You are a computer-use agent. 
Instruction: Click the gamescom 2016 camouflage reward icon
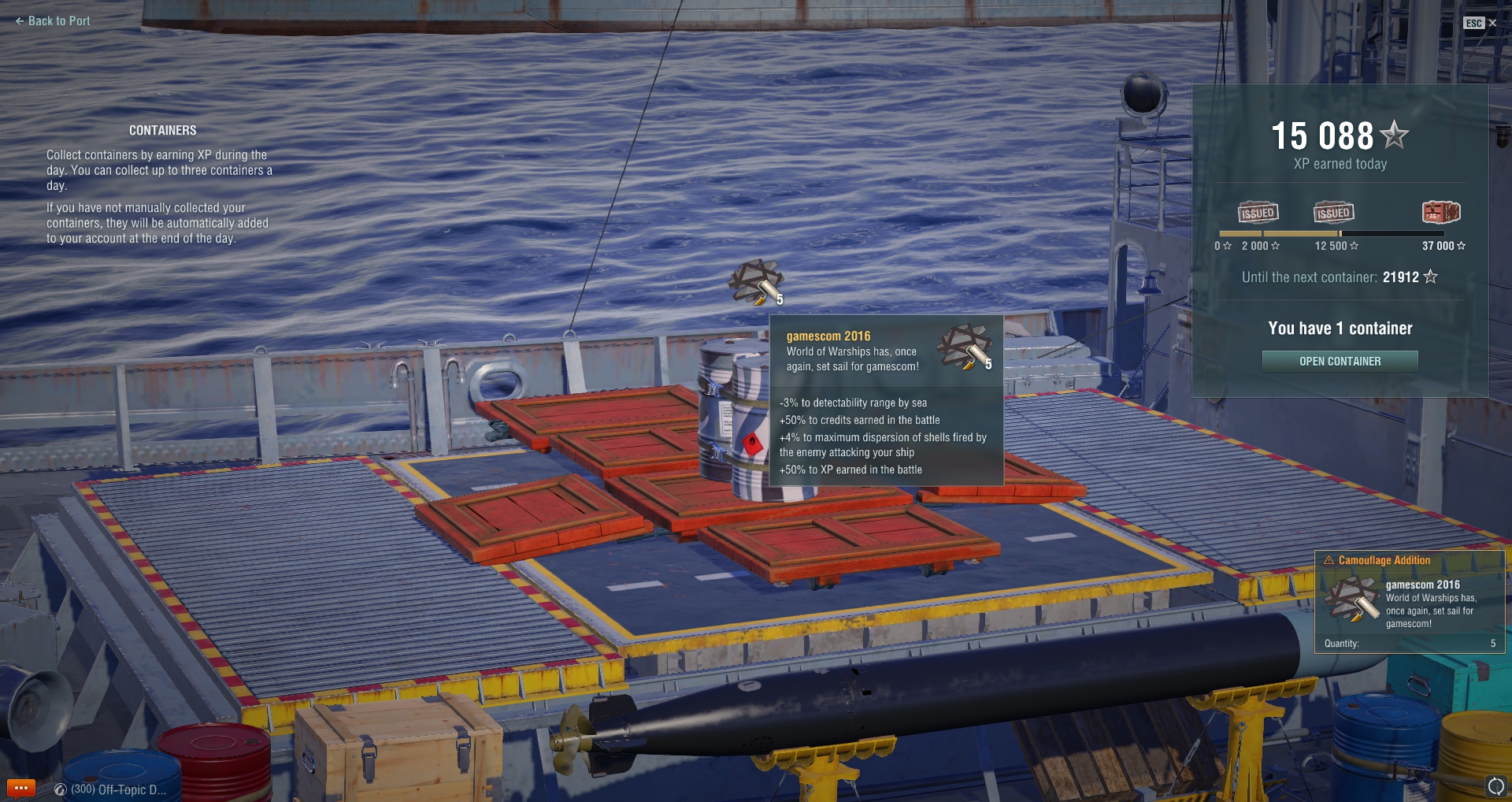coord(756,282)
